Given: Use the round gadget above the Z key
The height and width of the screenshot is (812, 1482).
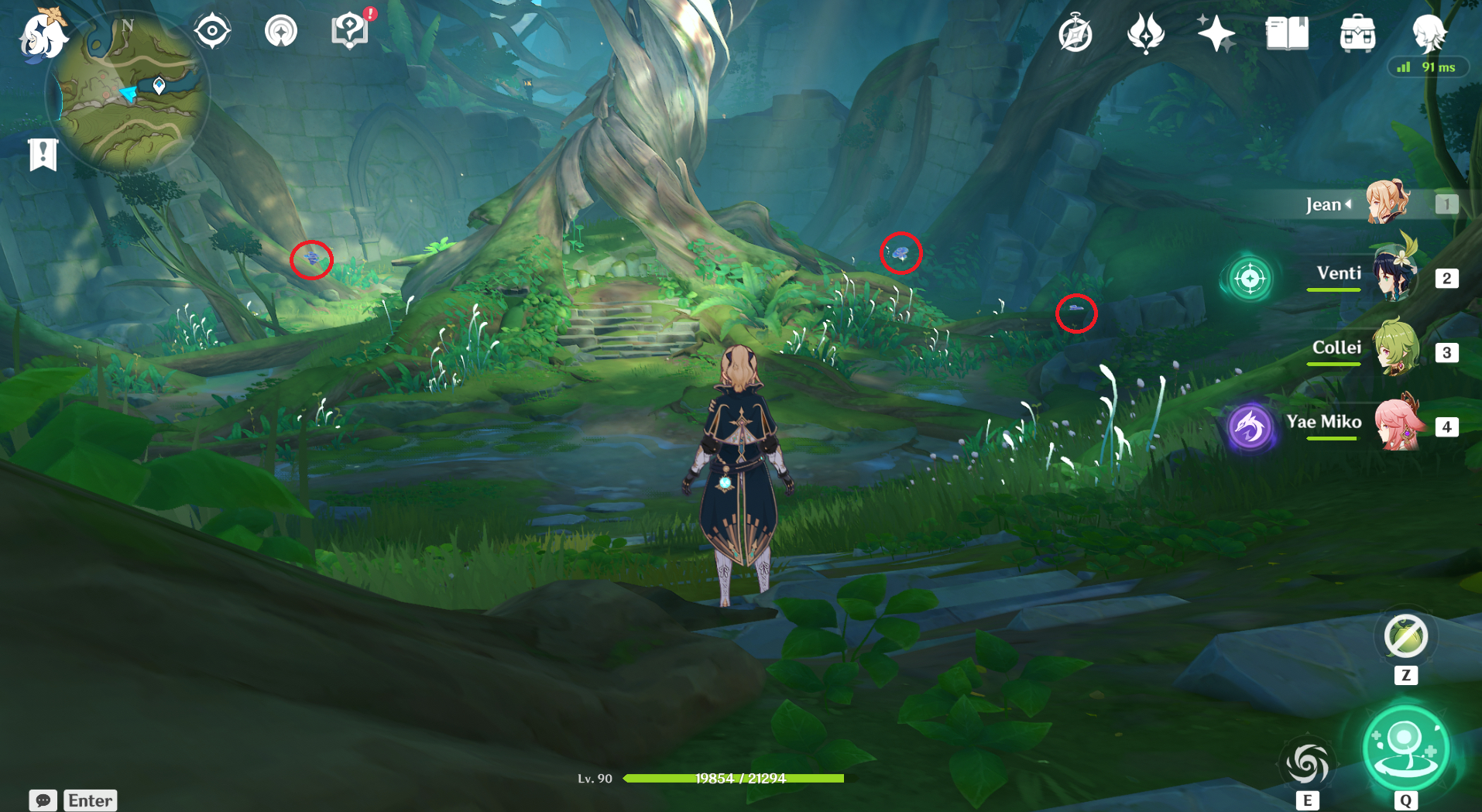Looking at the screenshot, I should pyautogui.click(x=1405, y=636).
